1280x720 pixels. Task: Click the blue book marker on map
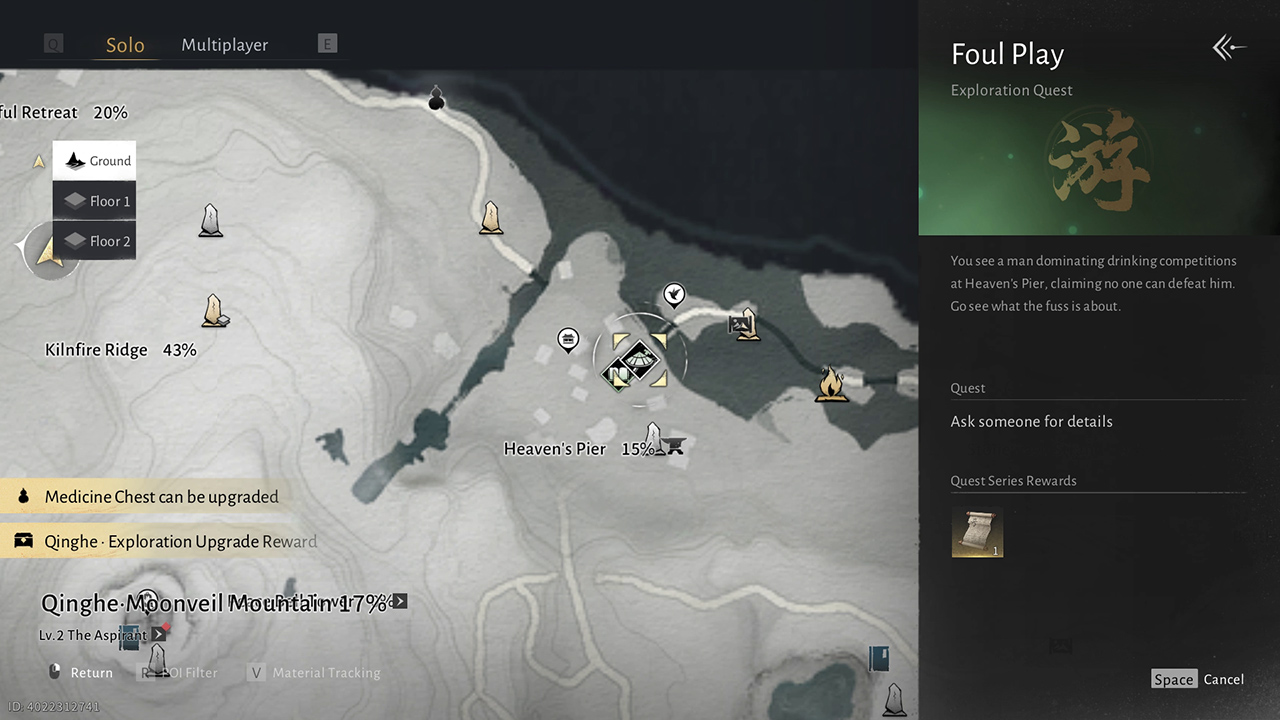879,658
